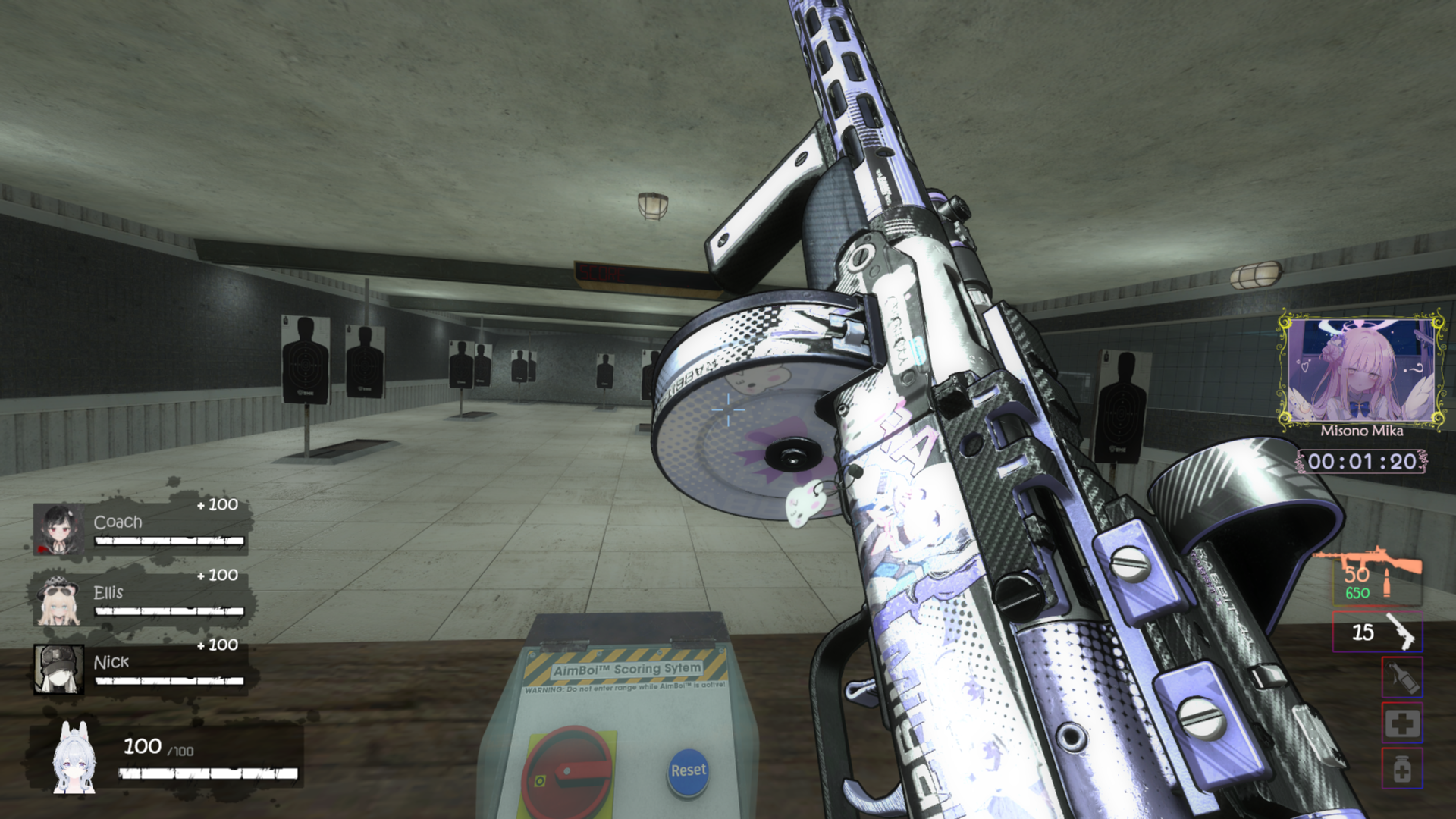Click your own white-haired character portrait

(74, 758)
